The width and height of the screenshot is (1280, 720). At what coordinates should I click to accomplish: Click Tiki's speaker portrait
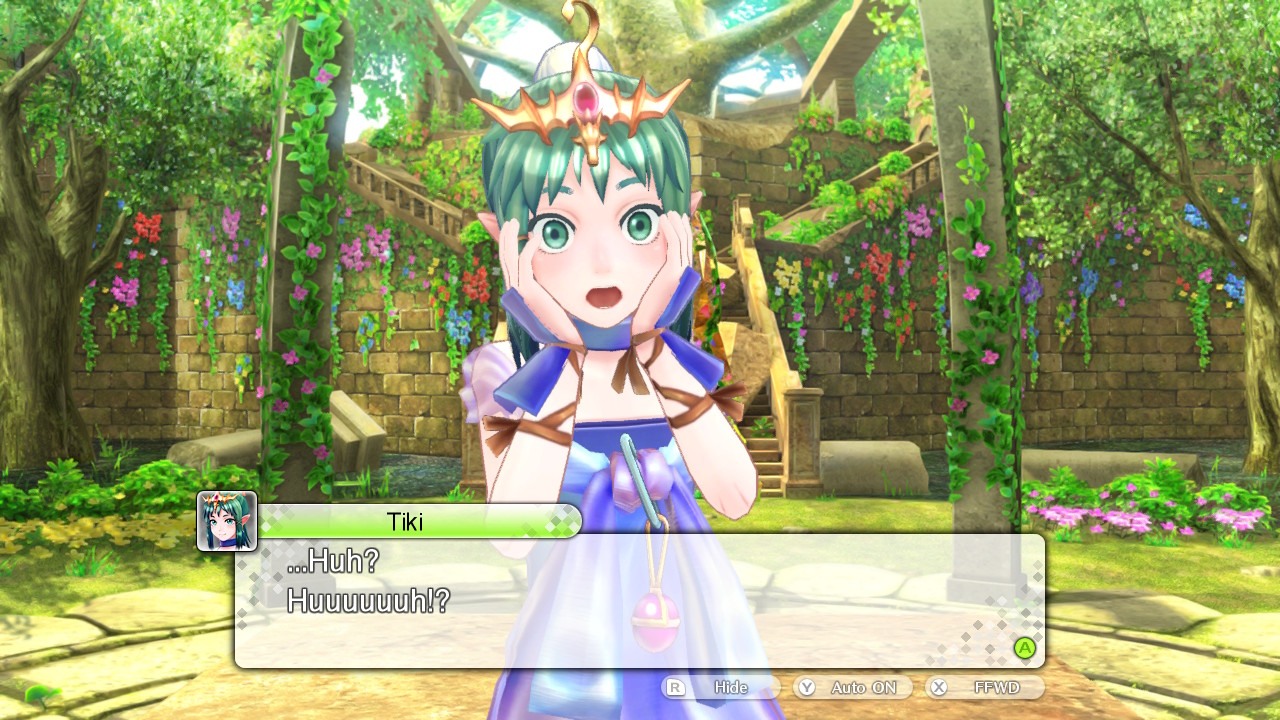coord(227,521)
